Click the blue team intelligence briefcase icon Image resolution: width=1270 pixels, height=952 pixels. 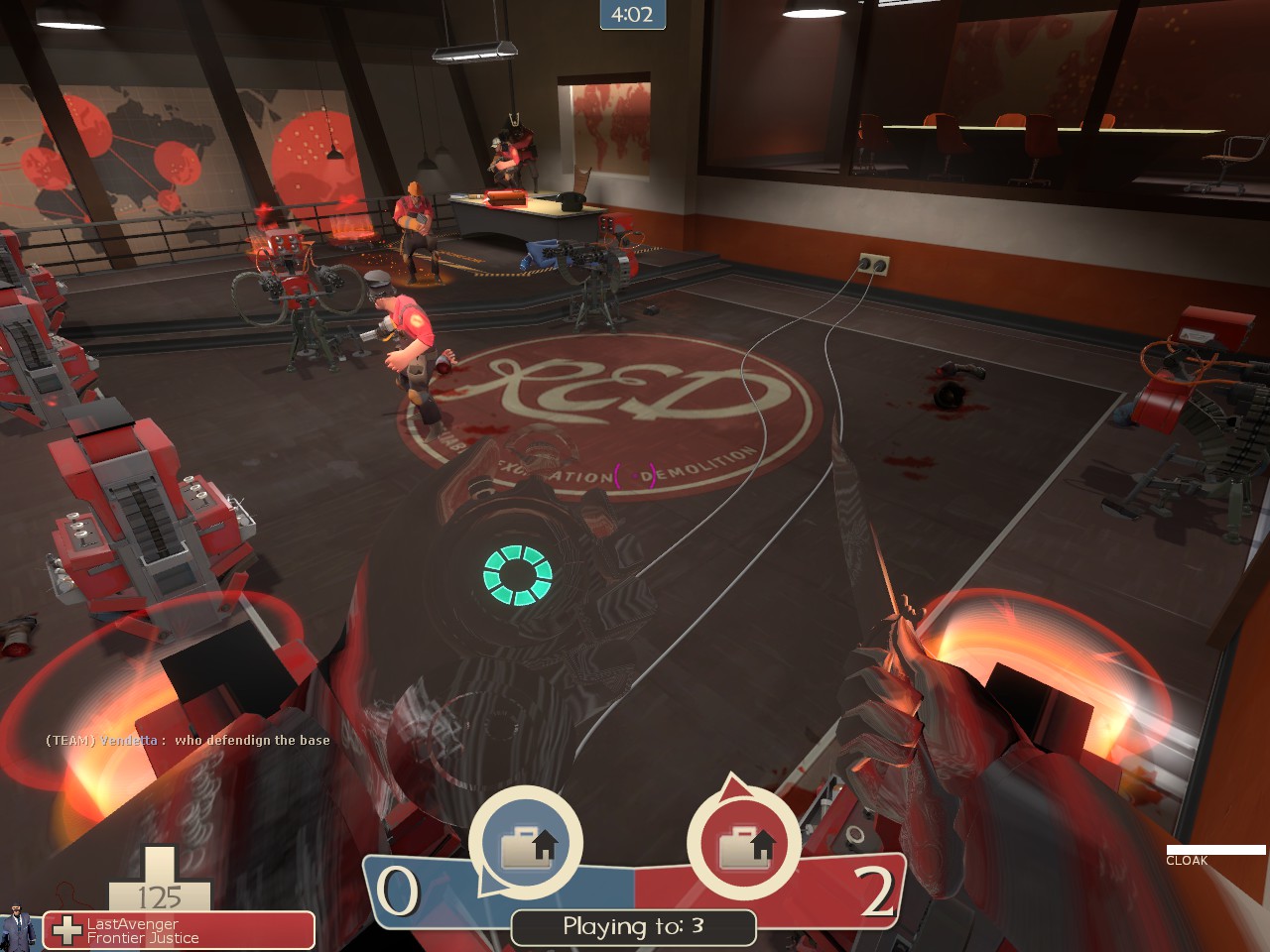525,846
